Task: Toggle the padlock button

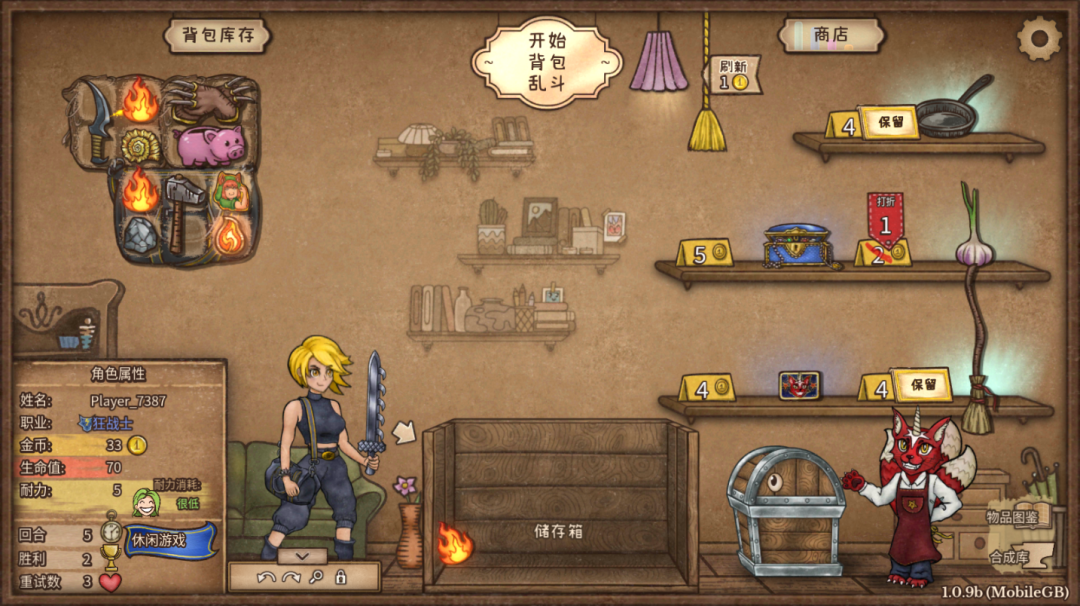Action: tap(341, 577)
